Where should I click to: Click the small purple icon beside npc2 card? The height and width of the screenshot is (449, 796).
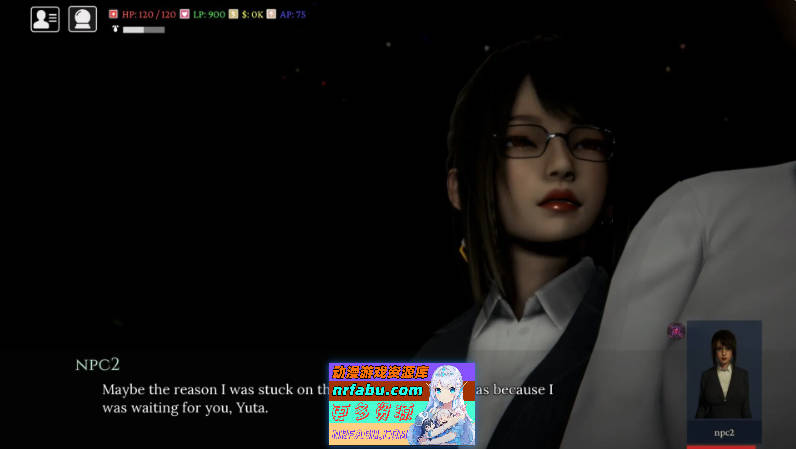pos(676,331)
